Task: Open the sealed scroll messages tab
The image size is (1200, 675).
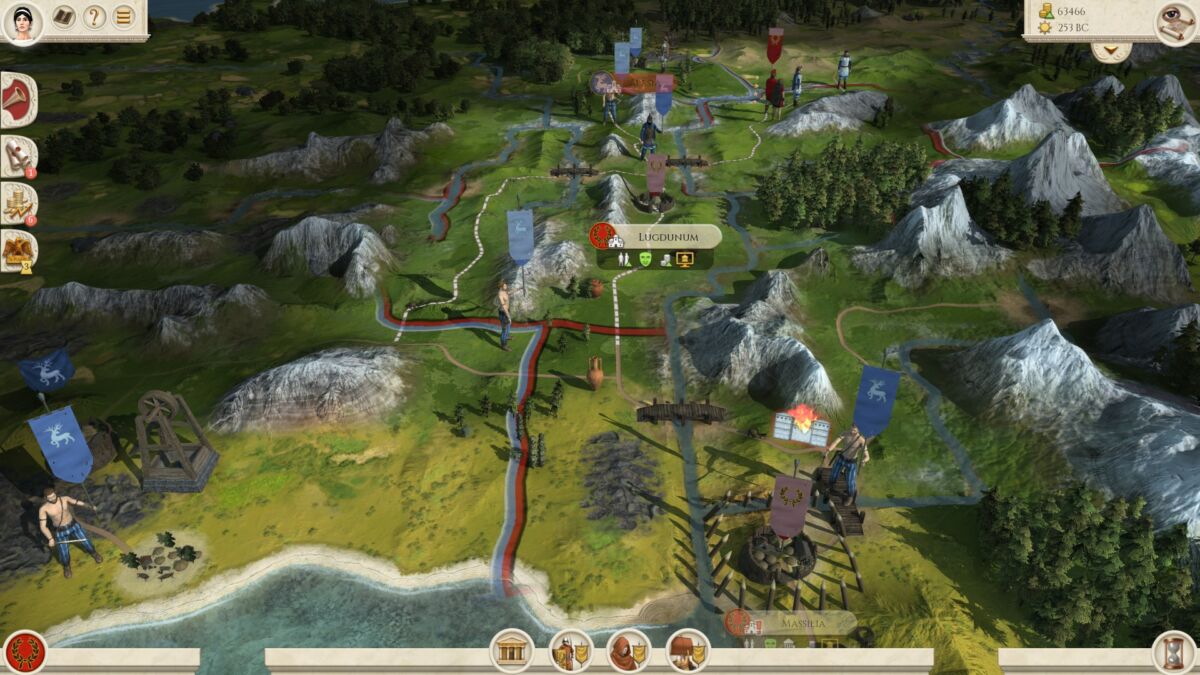Action: point(18,155)
